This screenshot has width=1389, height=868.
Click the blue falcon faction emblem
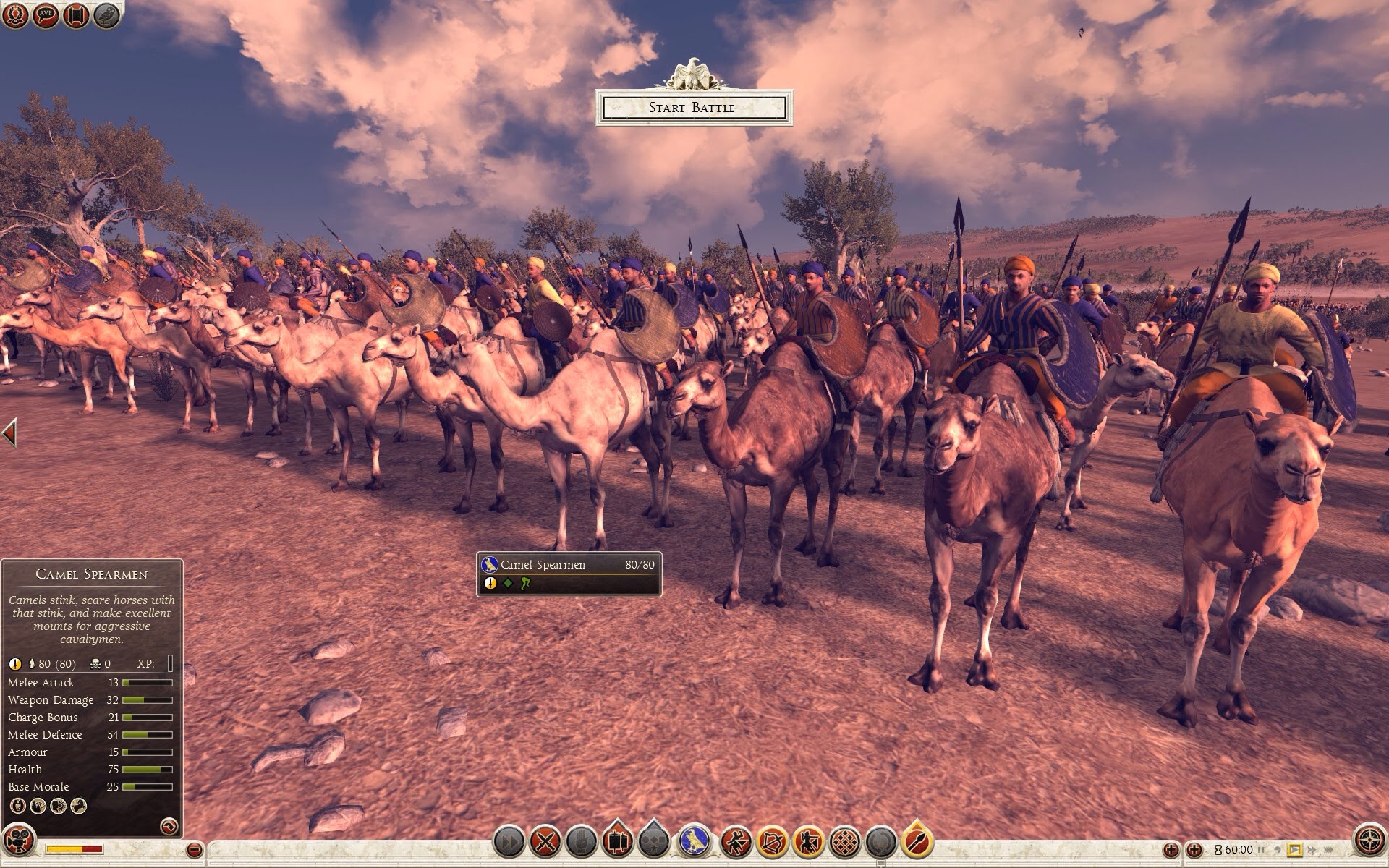pyautogui.click(x=696, y=842)
